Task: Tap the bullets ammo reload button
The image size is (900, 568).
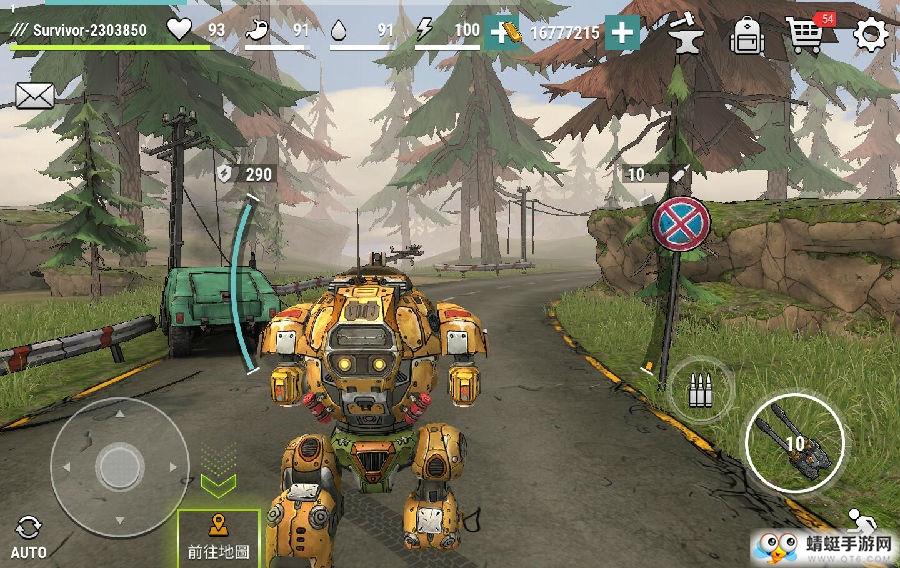Action: [x=701, y=388]
